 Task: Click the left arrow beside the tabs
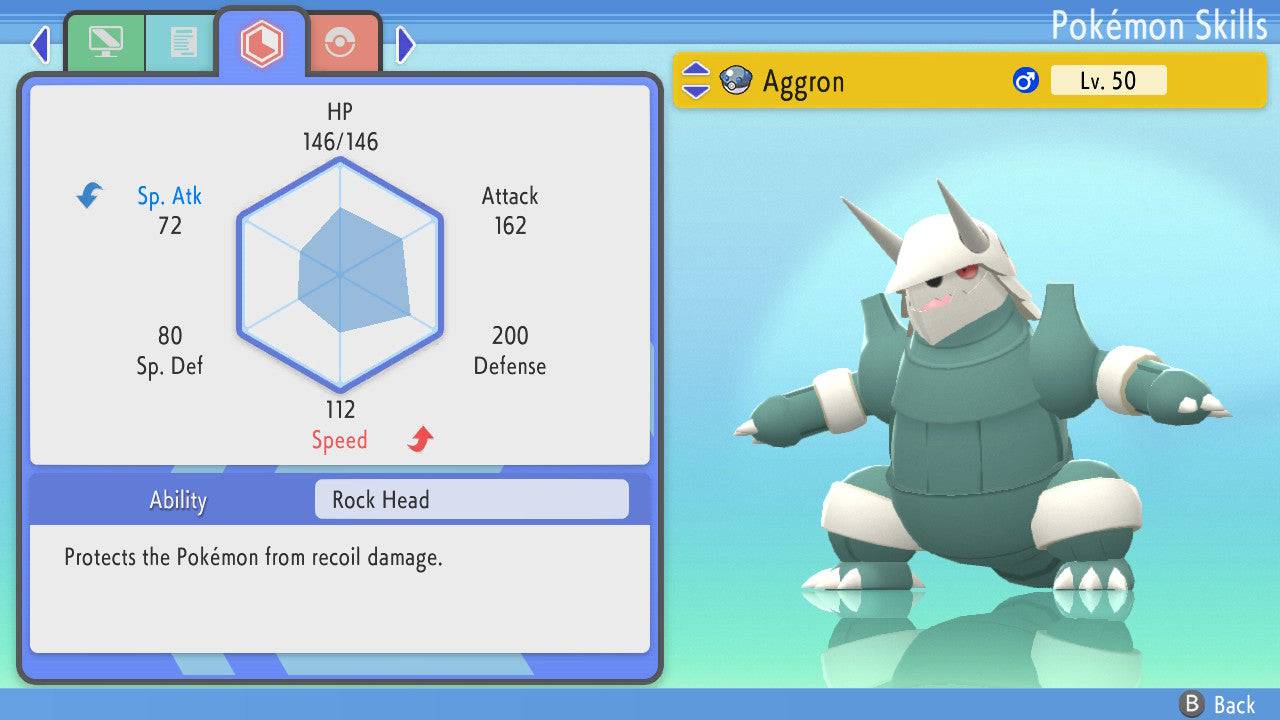pos(40,44)
